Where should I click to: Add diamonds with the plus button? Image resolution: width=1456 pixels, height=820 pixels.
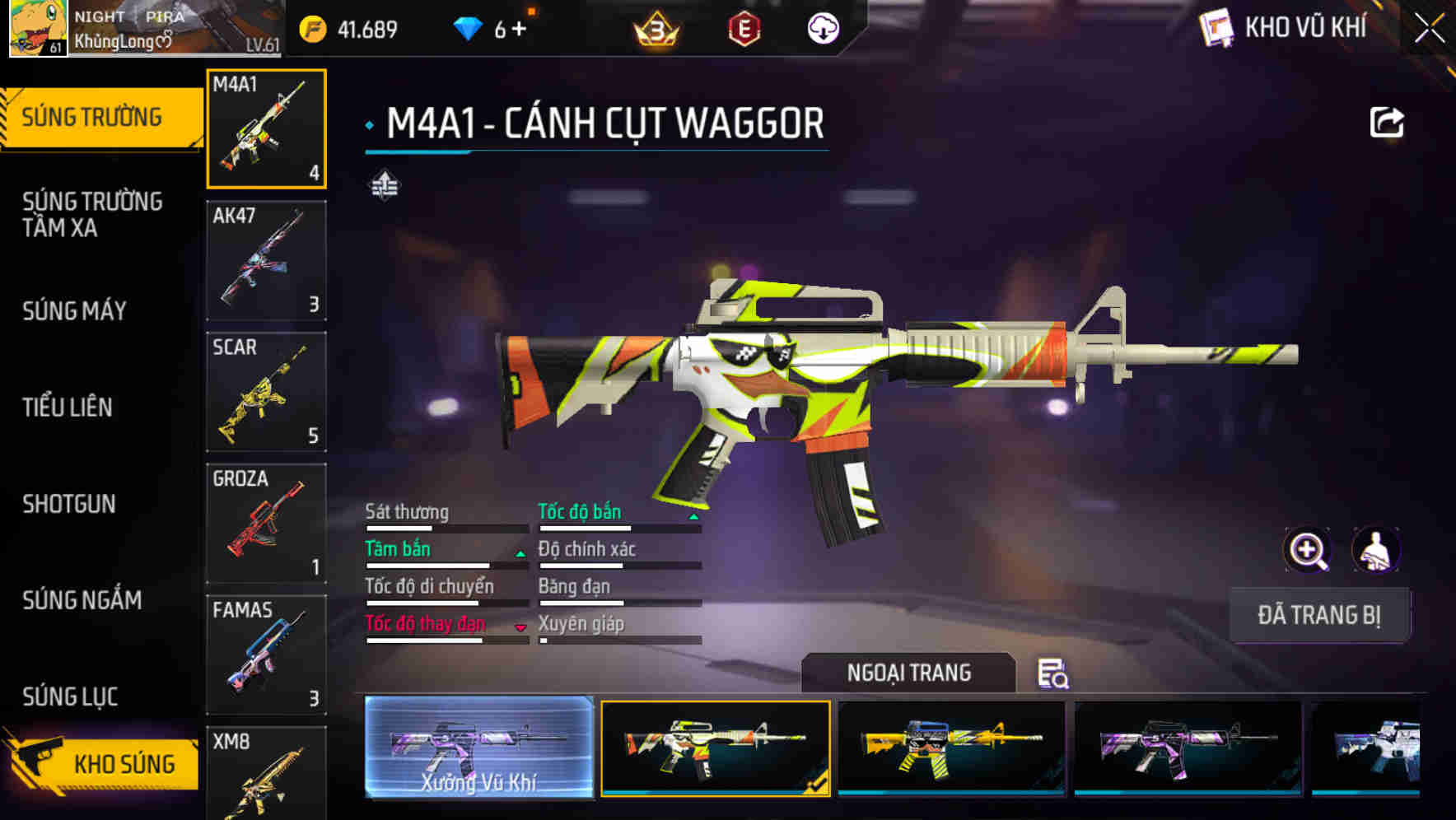519,30
